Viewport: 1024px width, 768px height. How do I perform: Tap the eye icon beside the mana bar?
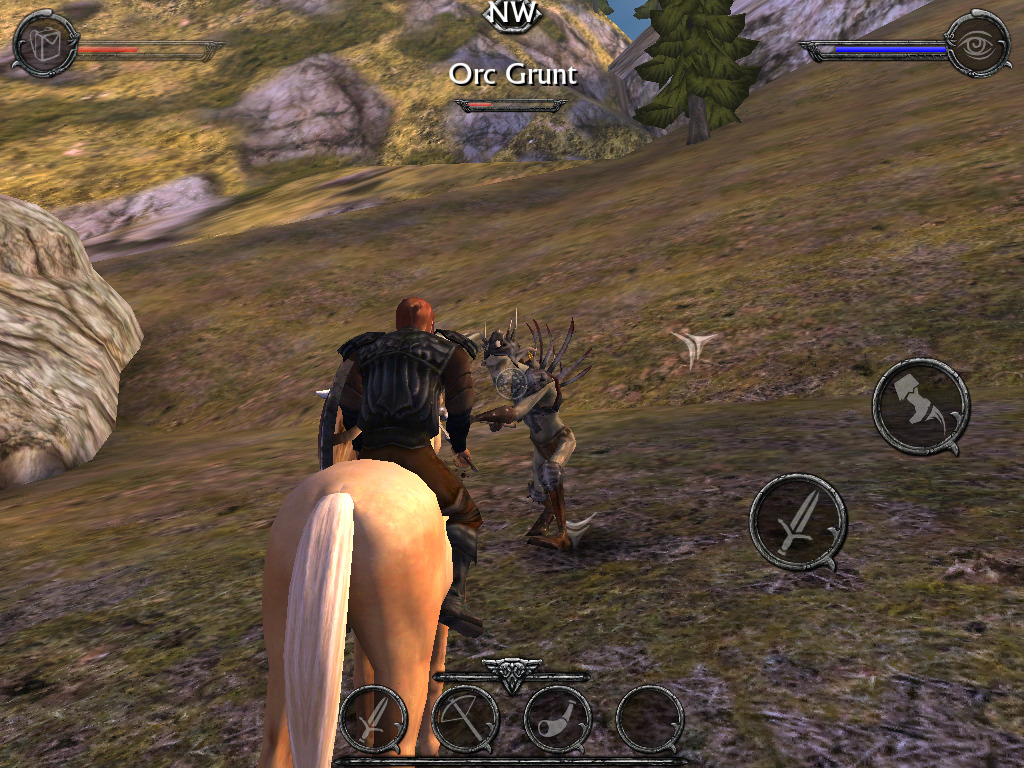977,44
